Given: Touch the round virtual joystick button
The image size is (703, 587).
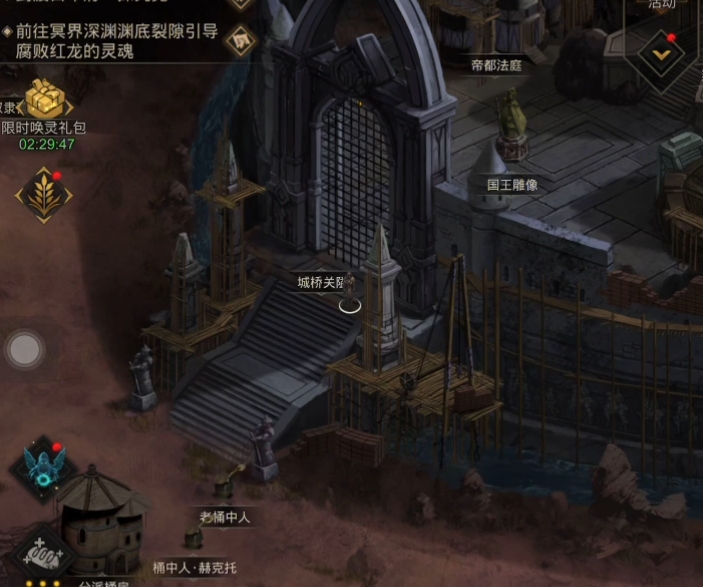Looking at the screenshot, I should click(25, 349).
